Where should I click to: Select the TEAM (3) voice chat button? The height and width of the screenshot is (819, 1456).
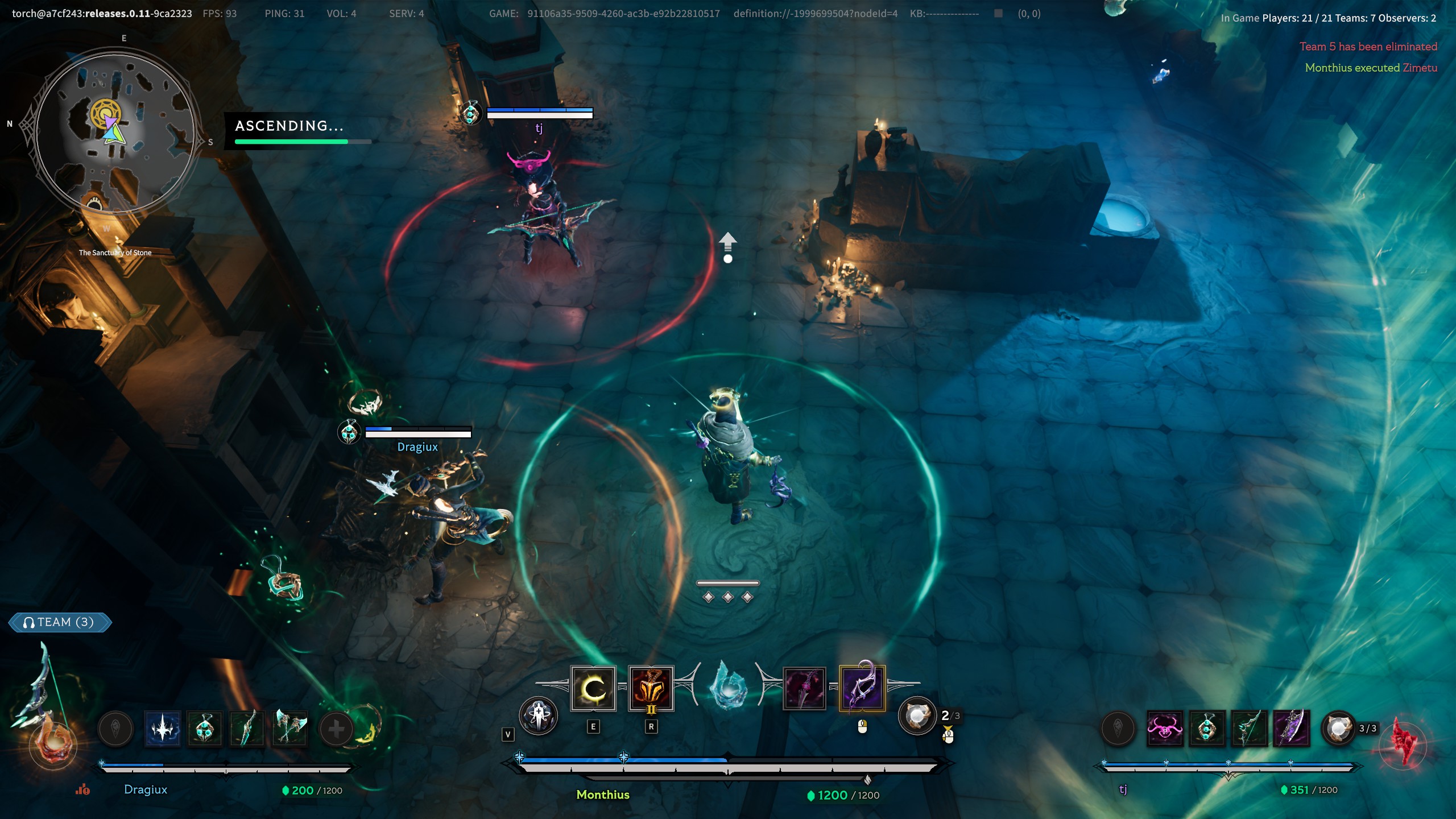60,622
